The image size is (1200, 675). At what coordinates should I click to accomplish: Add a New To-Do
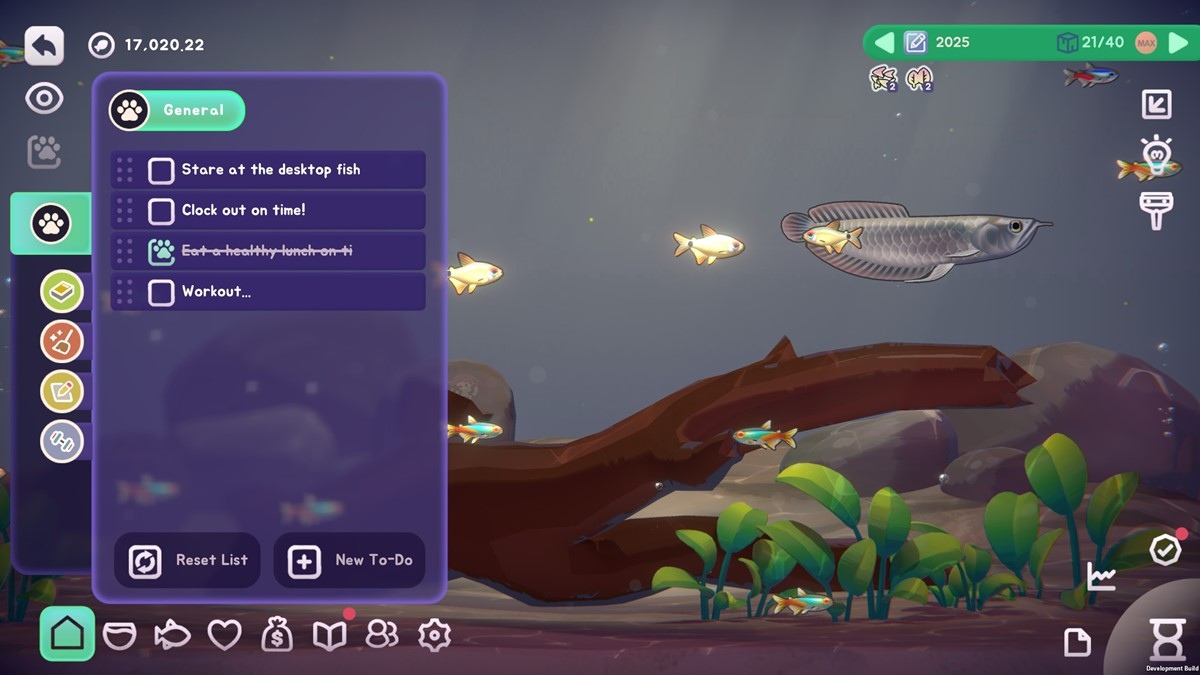(349, 561)
